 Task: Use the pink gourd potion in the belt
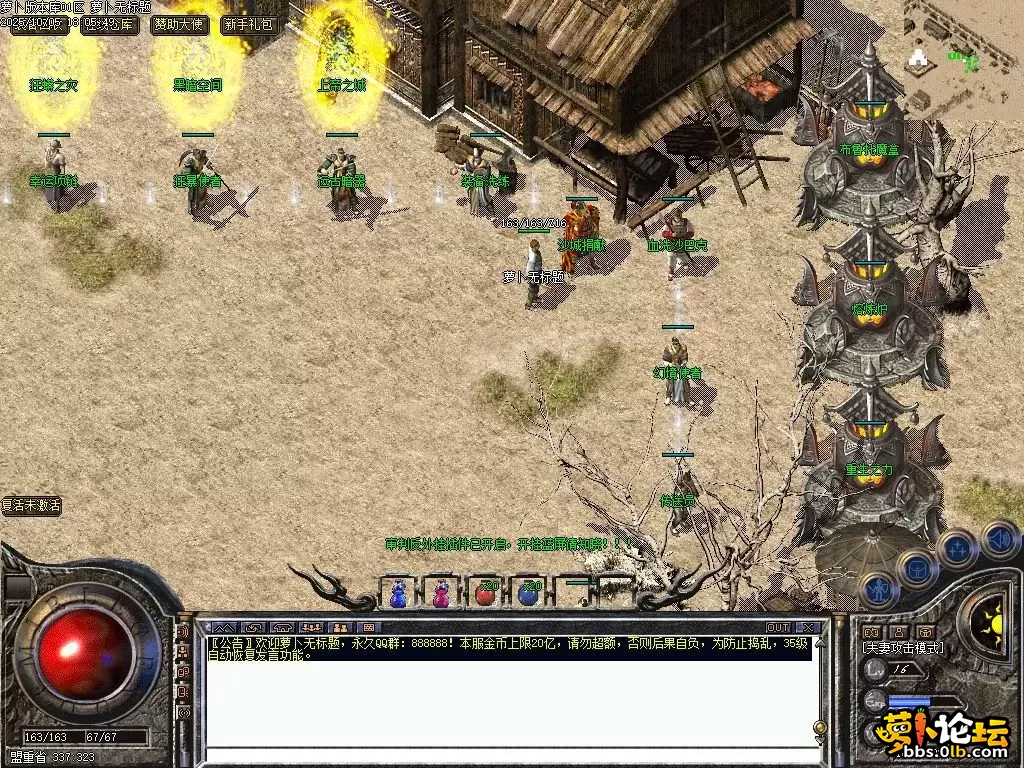[x=441, y=593]
